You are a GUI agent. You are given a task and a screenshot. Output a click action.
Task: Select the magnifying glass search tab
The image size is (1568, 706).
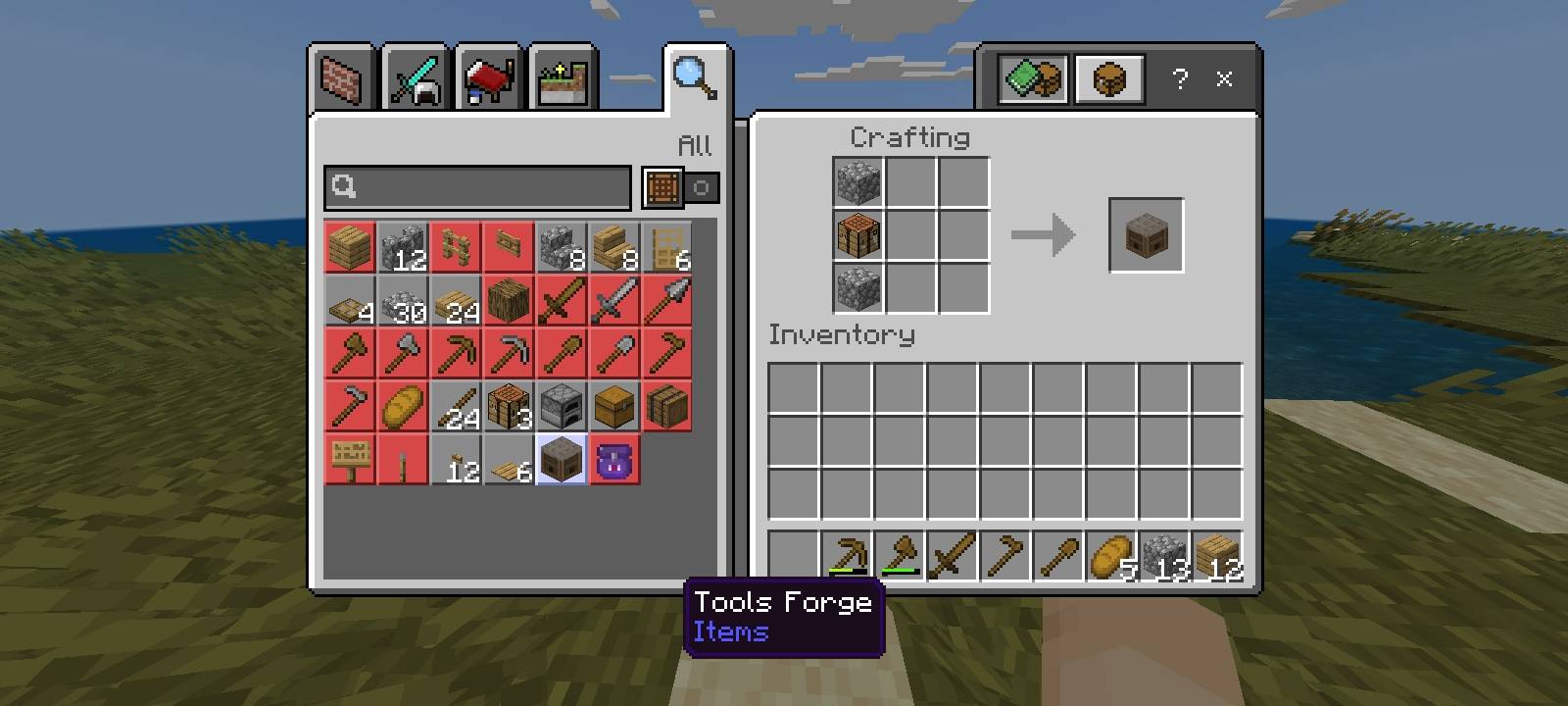point(695,77)
